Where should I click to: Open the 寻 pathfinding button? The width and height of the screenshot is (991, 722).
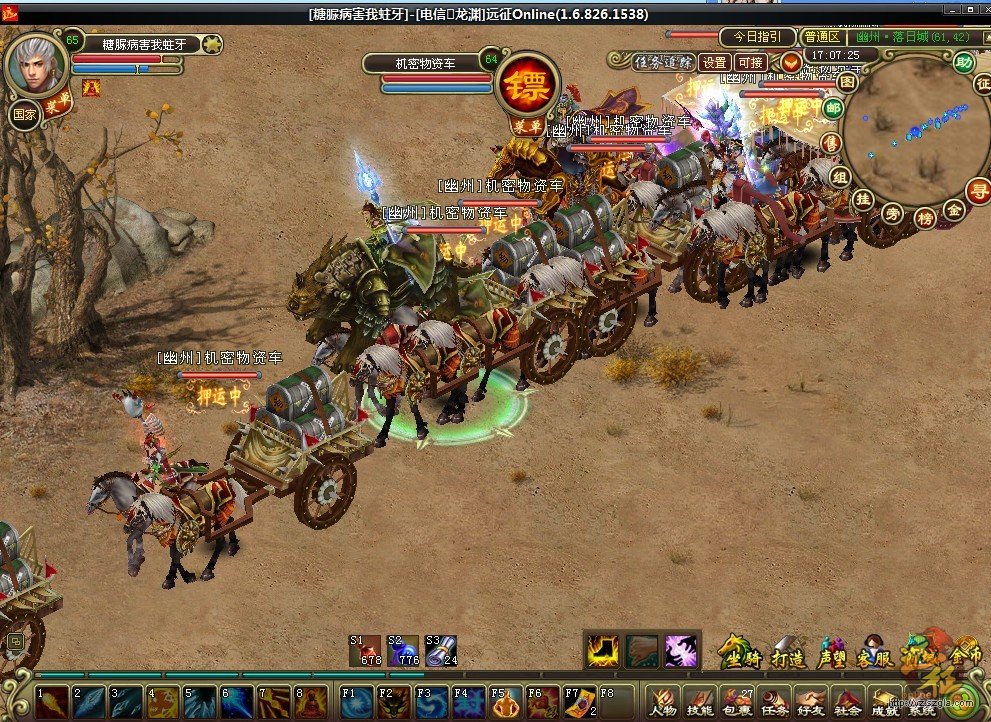977,190
